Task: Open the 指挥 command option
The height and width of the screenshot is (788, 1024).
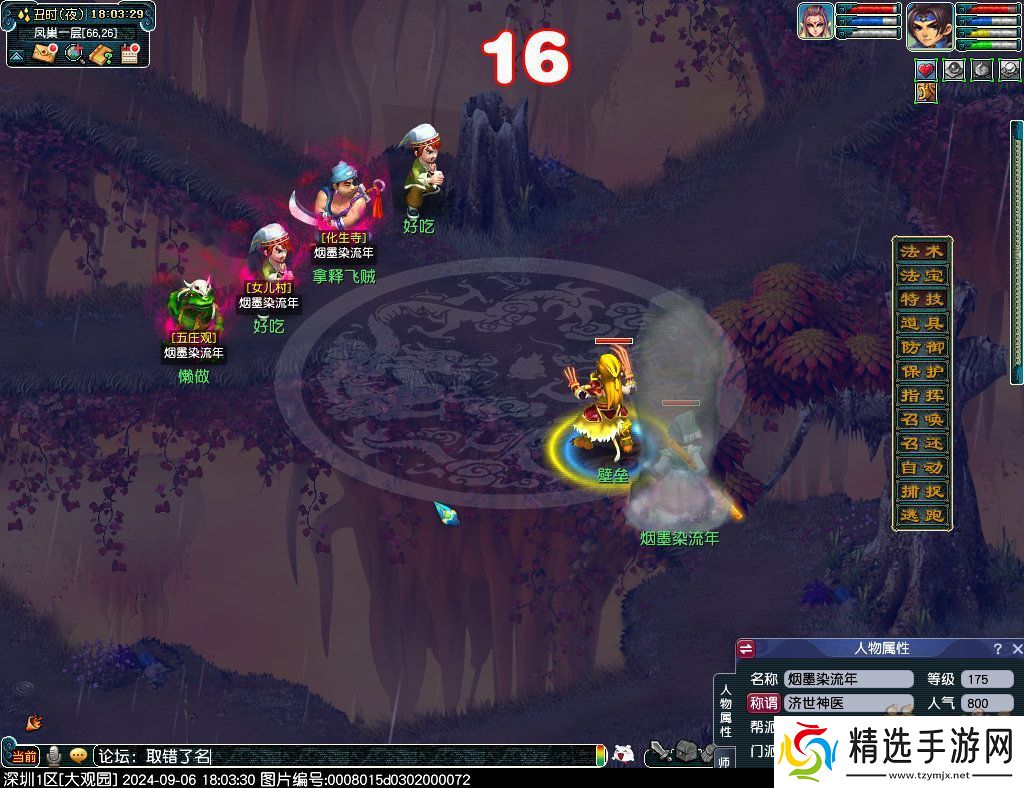Action: 920,395
